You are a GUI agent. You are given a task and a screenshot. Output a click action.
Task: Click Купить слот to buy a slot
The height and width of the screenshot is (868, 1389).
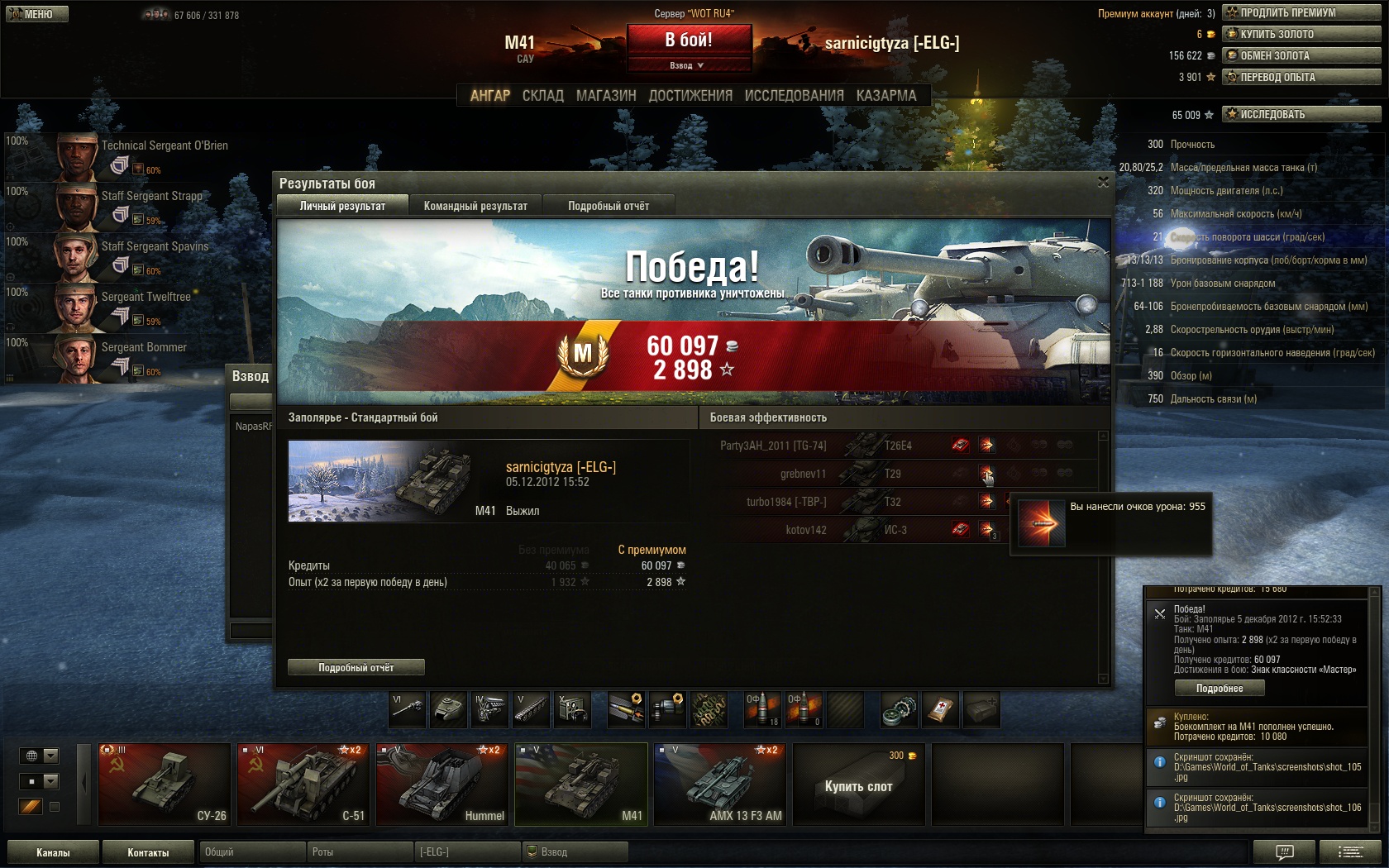[858, 785]
